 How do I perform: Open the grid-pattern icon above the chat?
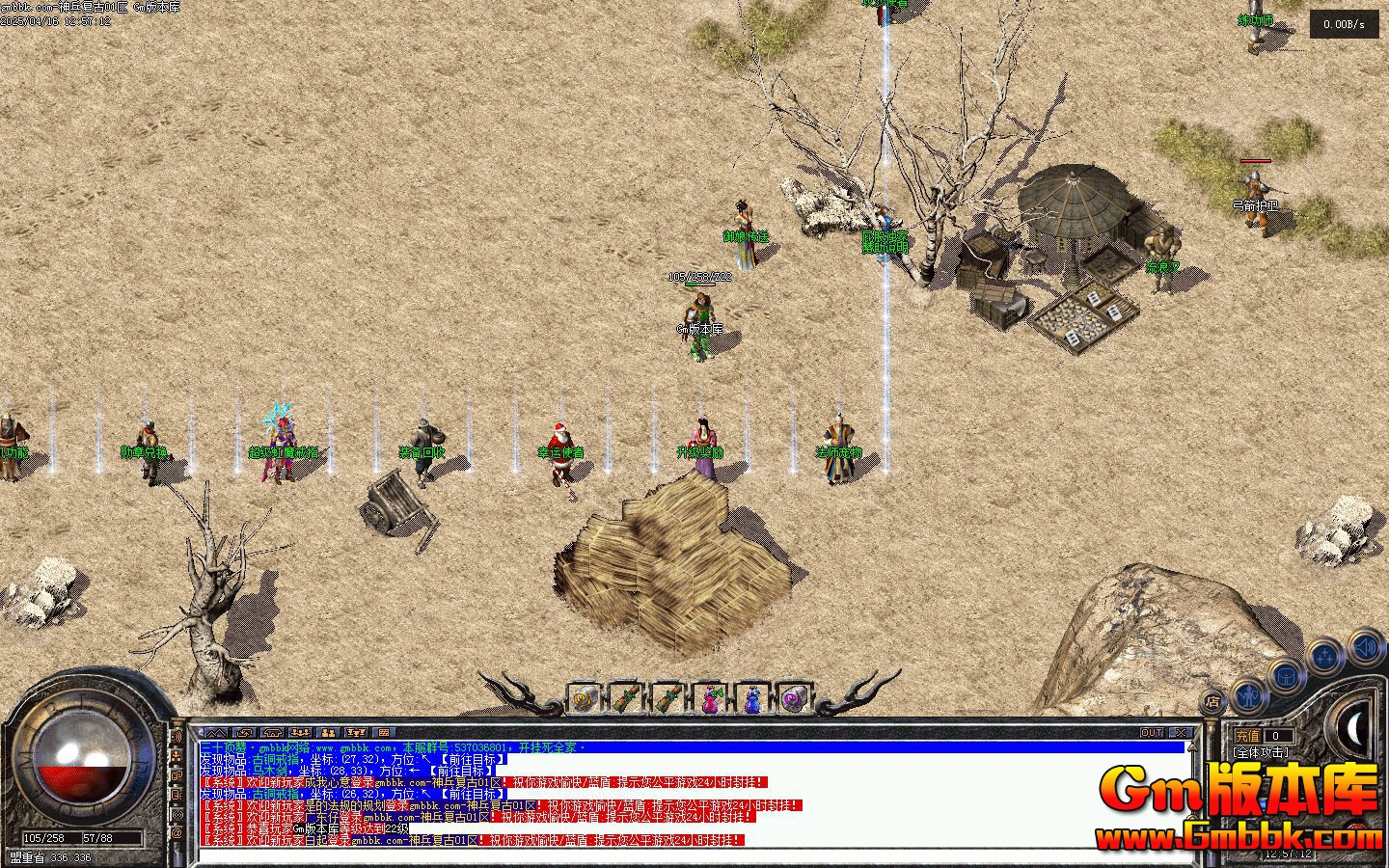383,733
